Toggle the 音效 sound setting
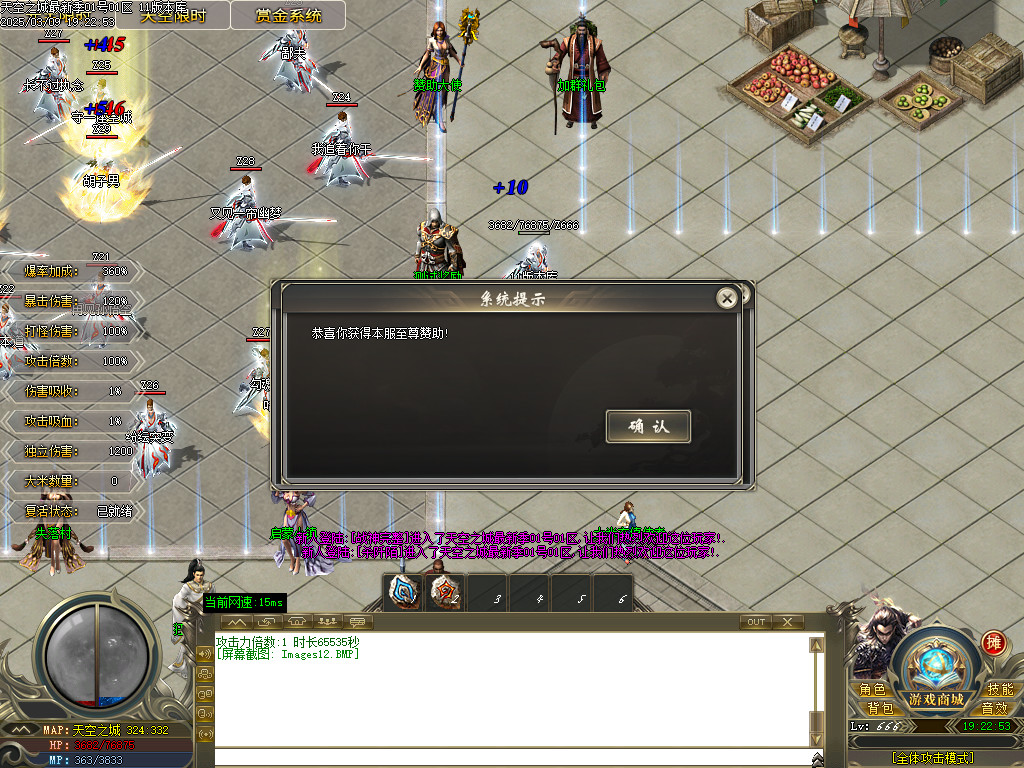The width and height of the screenshot is (1024, 768). point(994,708)
